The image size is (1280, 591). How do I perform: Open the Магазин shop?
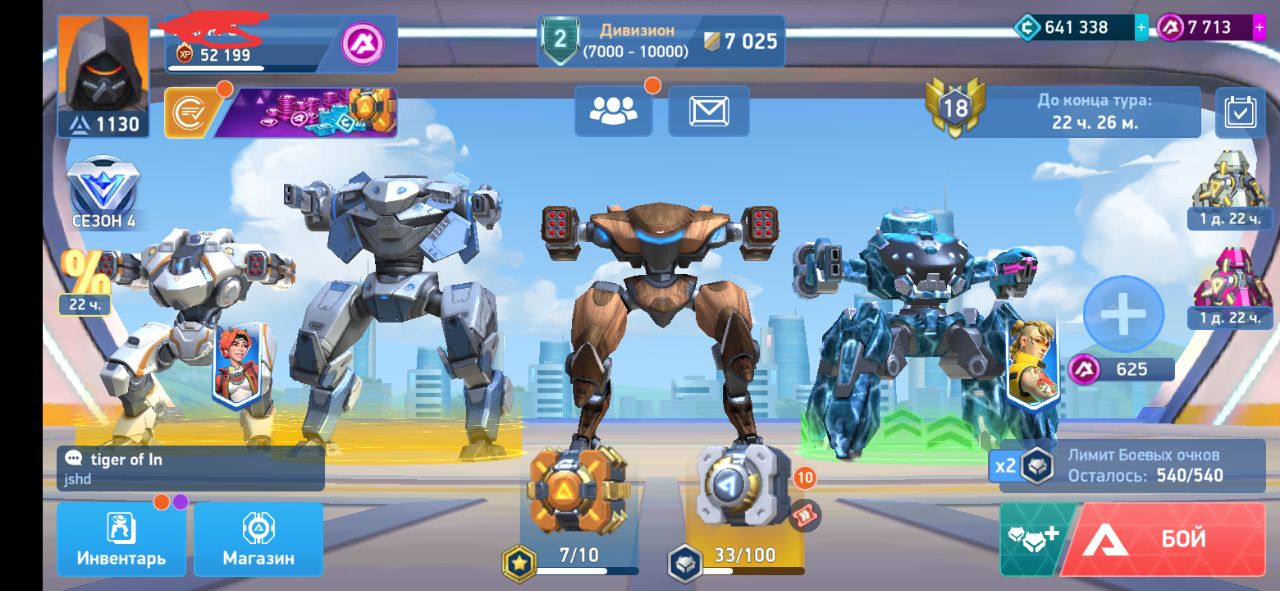click(x=258, y=540)
